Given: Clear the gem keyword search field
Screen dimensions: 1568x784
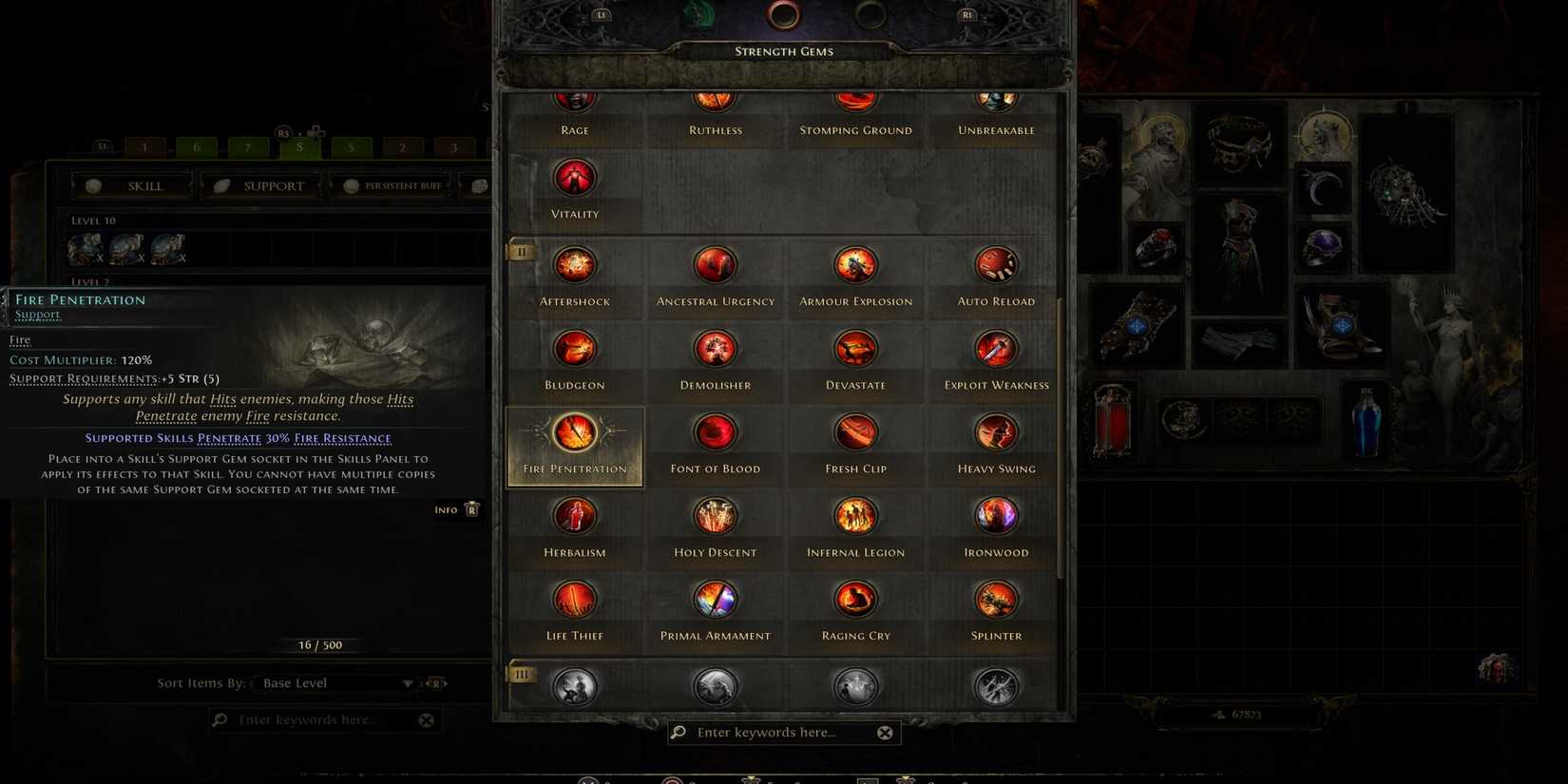Looking at the screenshot, I should 885,732.
